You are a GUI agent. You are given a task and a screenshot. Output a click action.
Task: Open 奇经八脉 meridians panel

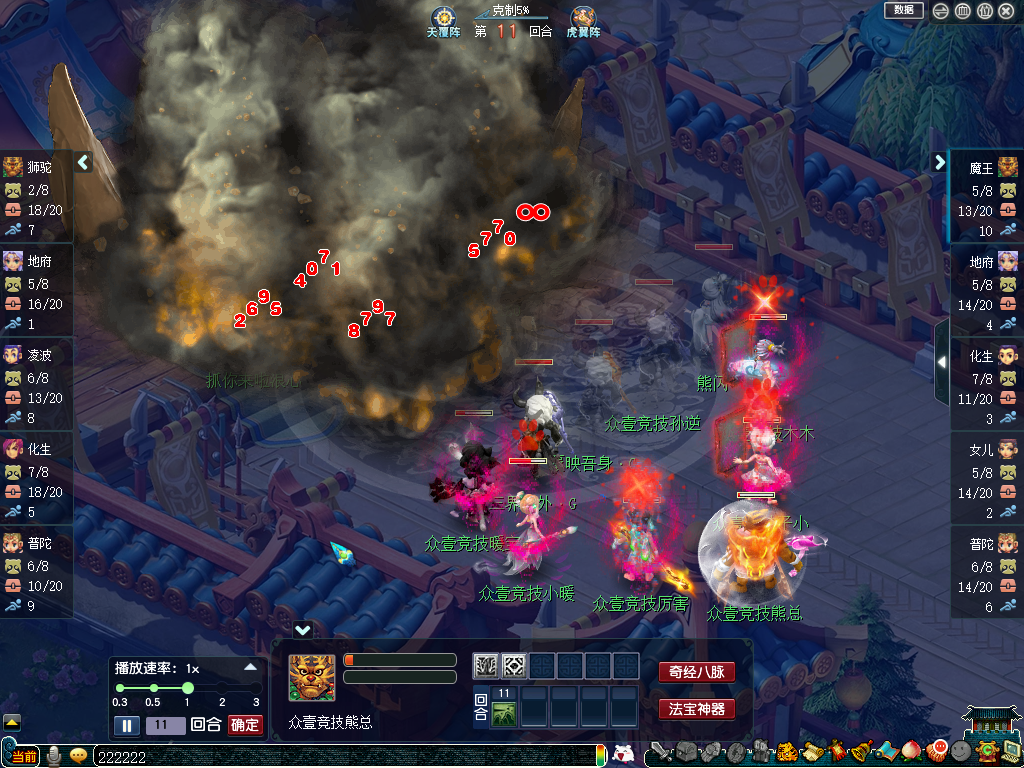click(x=696, y=673)
